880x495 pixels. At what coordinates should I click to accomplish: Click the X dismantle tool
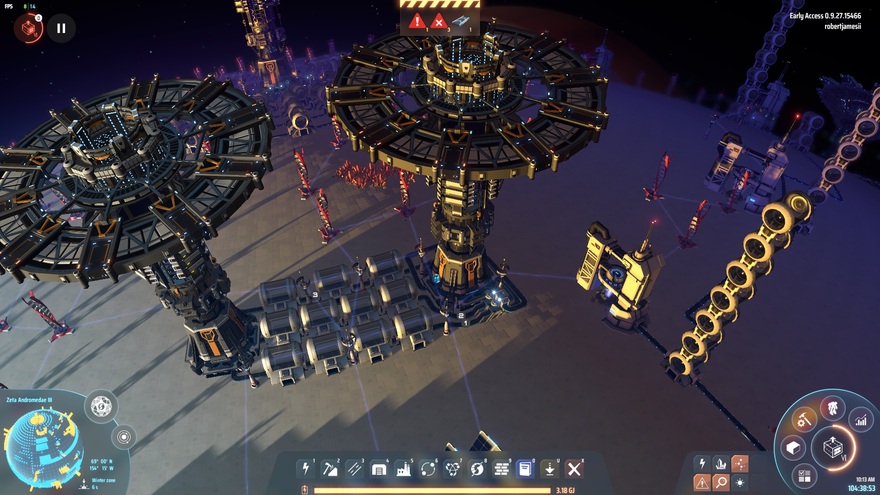[574, 468]
